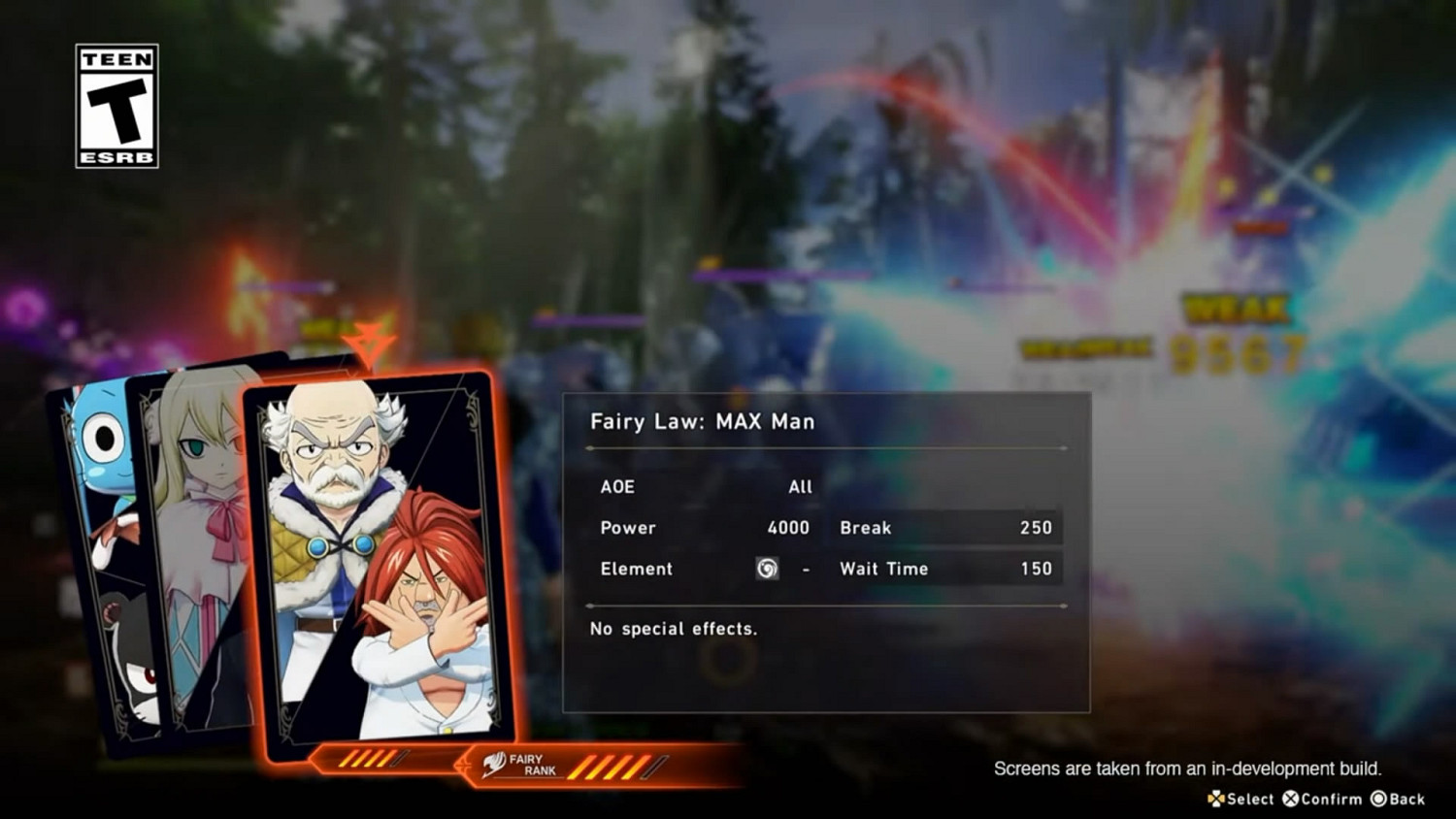Click the circle Back button icon

tap(1379, 799)
